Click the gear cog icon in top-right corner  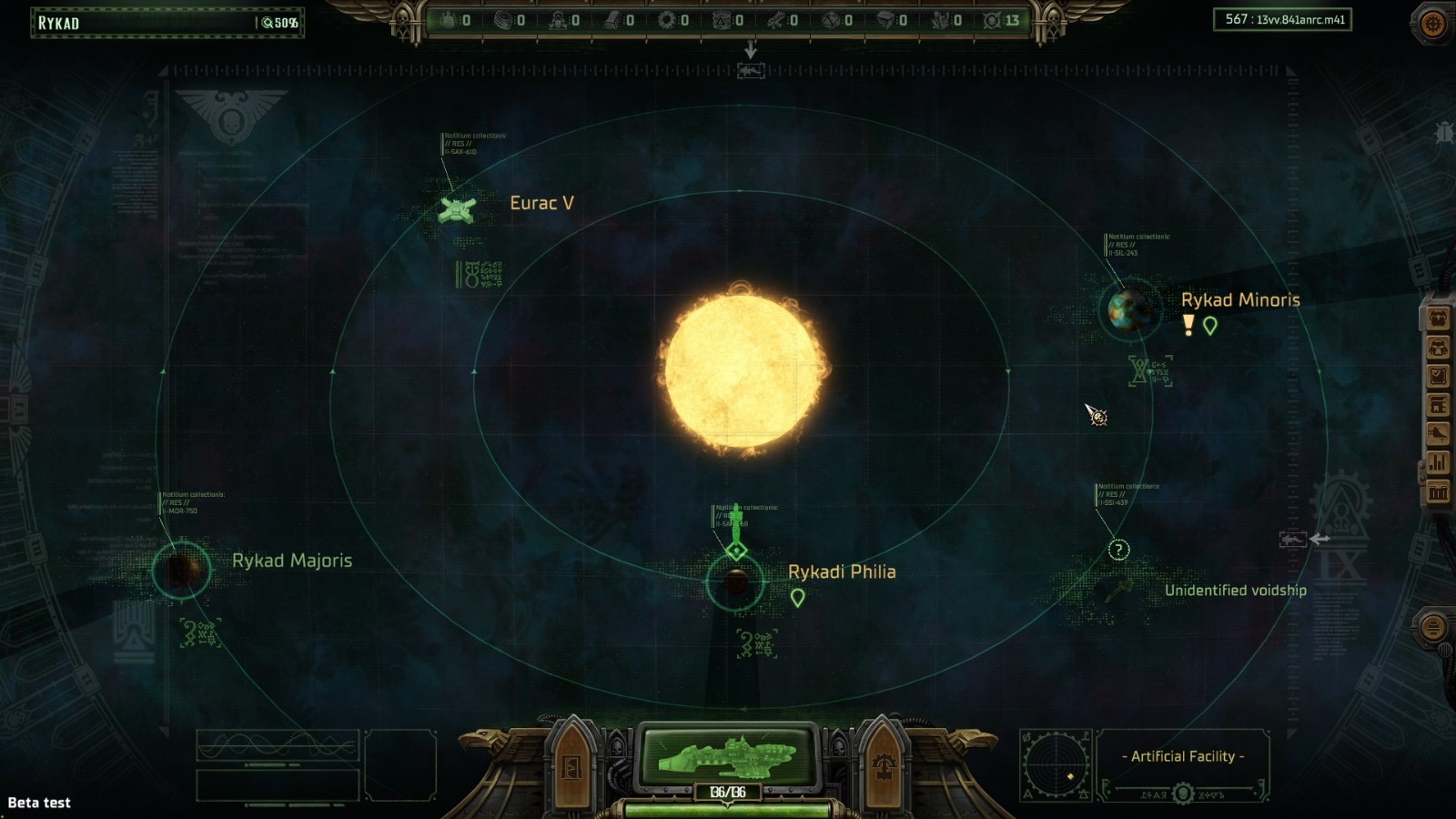[x=1431, y=24]
